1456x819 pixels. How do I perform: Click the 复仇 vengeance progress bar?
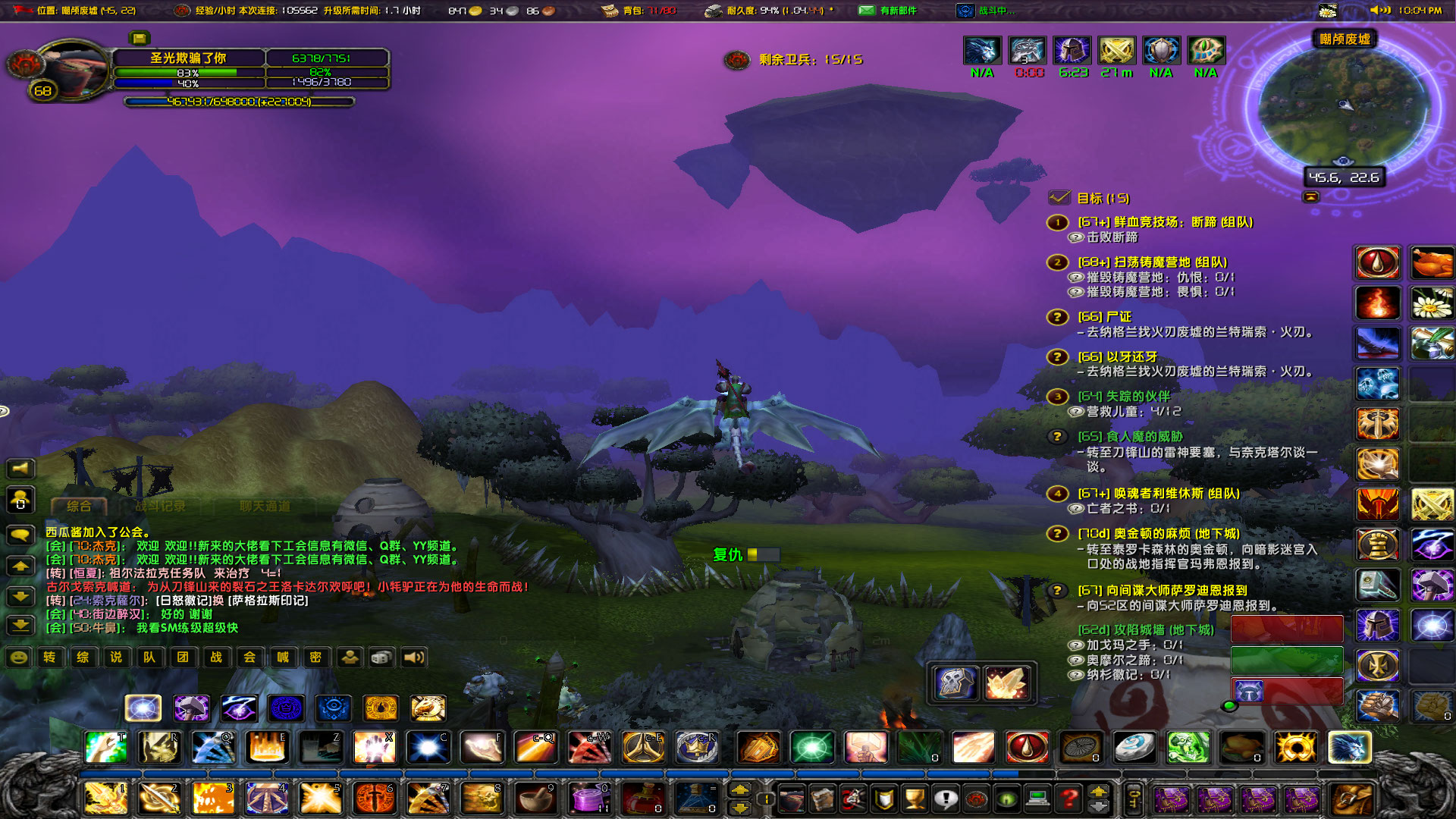click(x=762, y=554)
